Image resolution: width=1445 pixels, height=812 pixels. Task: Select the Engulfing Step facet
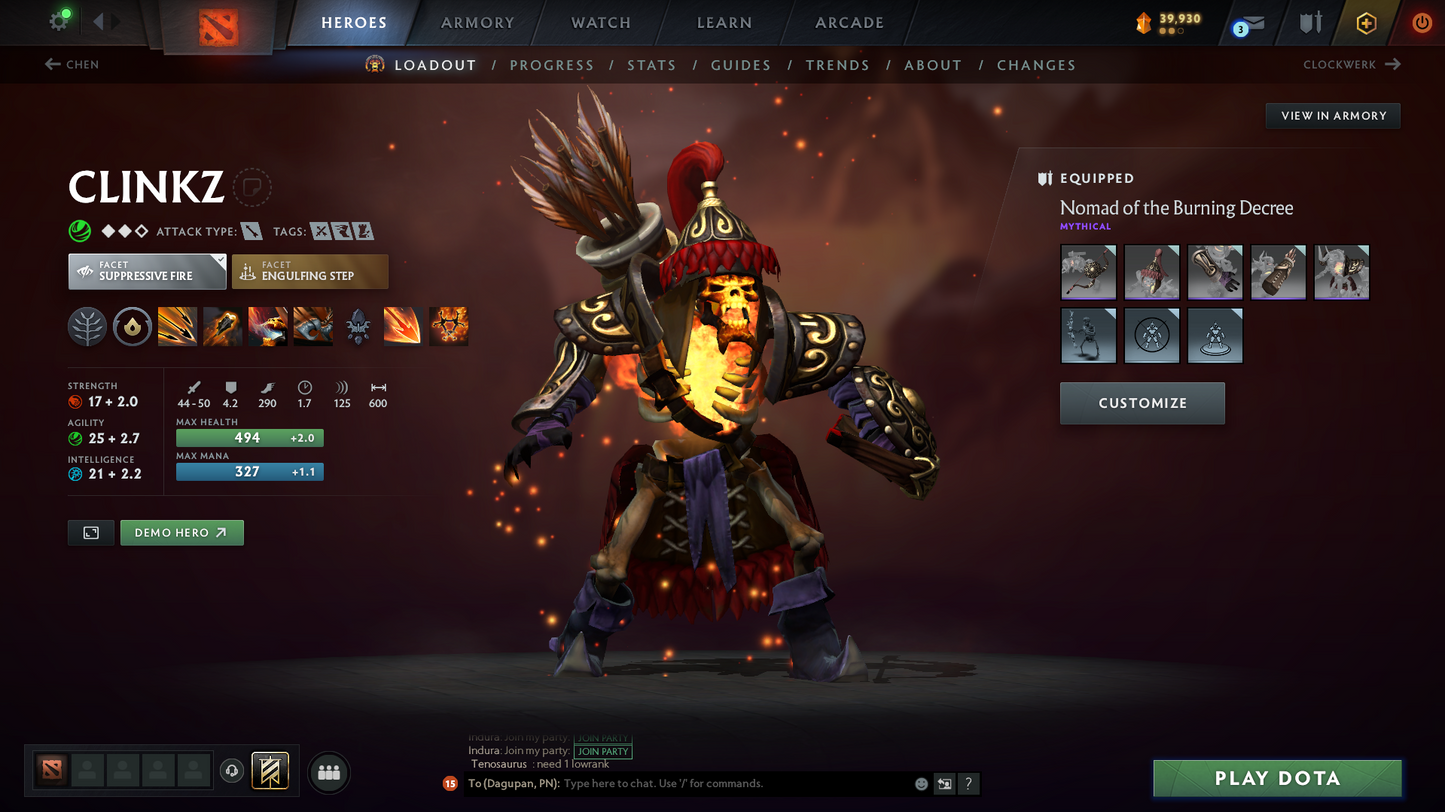pyautogui.click(x=310, y=272)
